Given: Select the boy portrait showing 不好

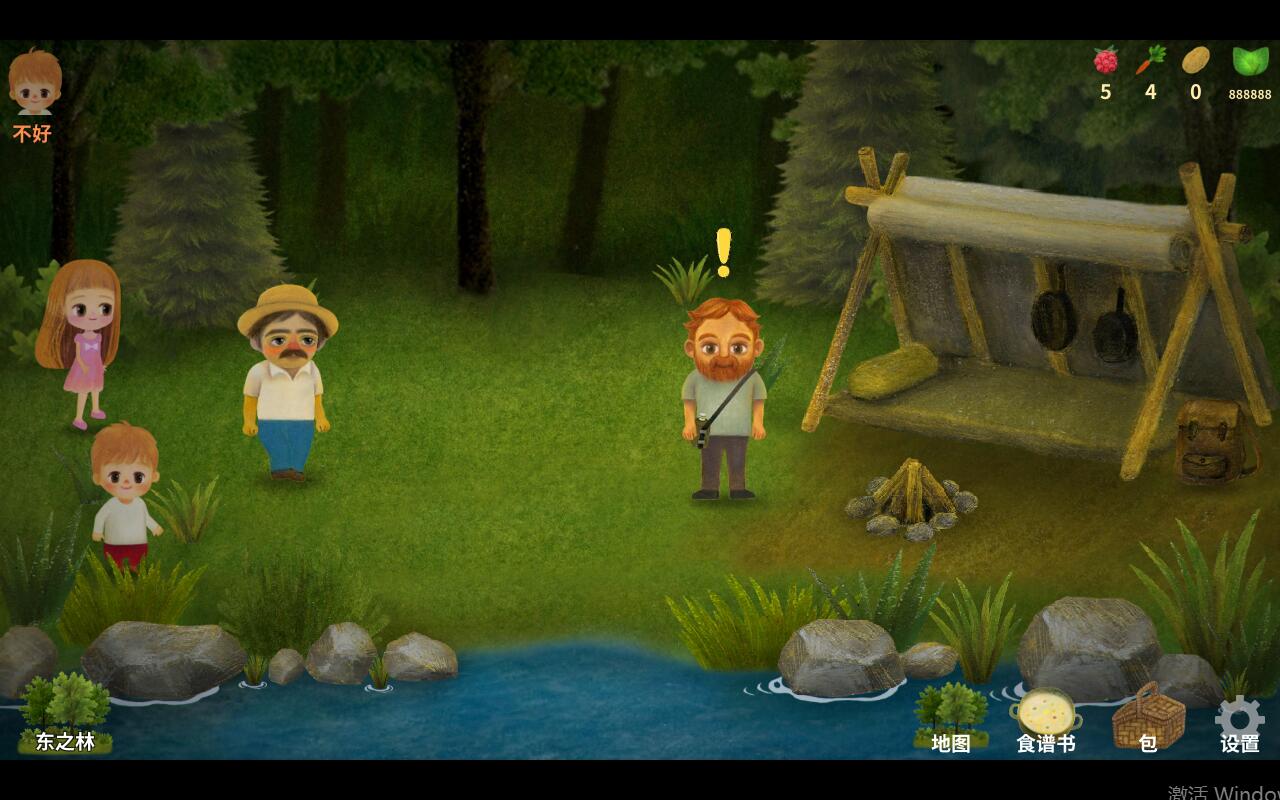Looking at the screenshot, I should (35, 84).
